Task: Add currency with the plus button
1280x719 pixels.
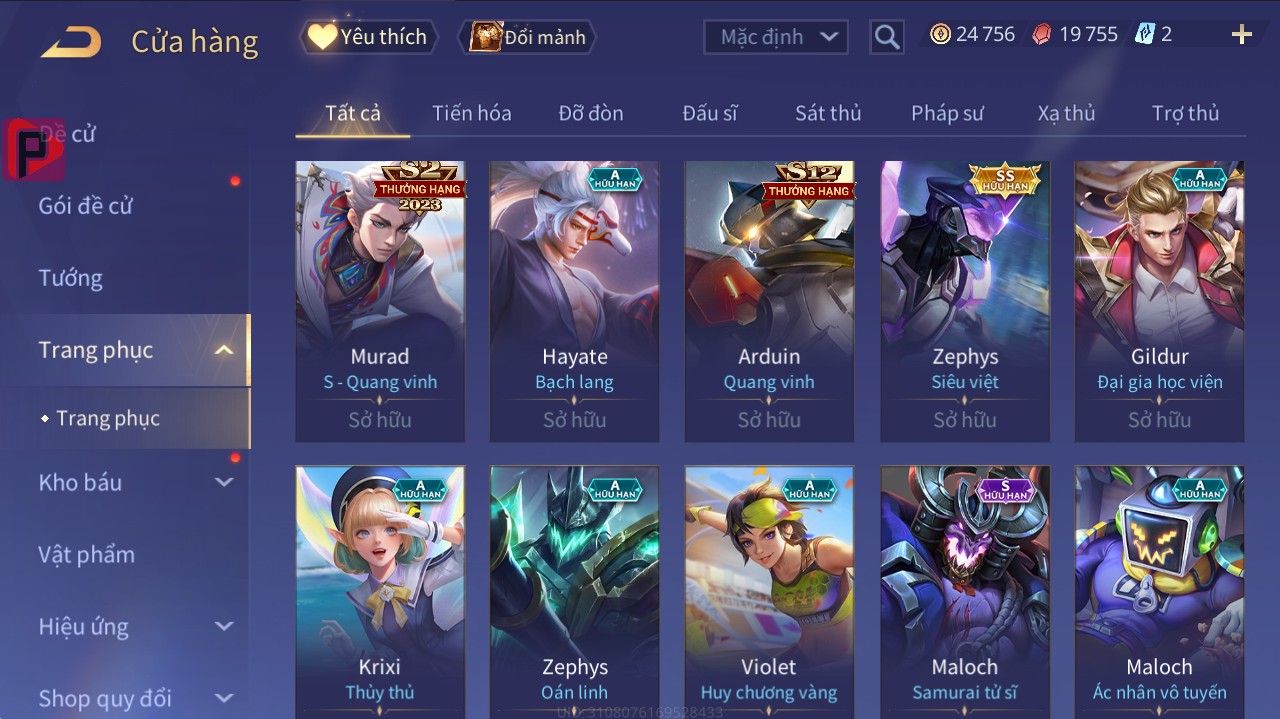Action: click(1241, 35)
